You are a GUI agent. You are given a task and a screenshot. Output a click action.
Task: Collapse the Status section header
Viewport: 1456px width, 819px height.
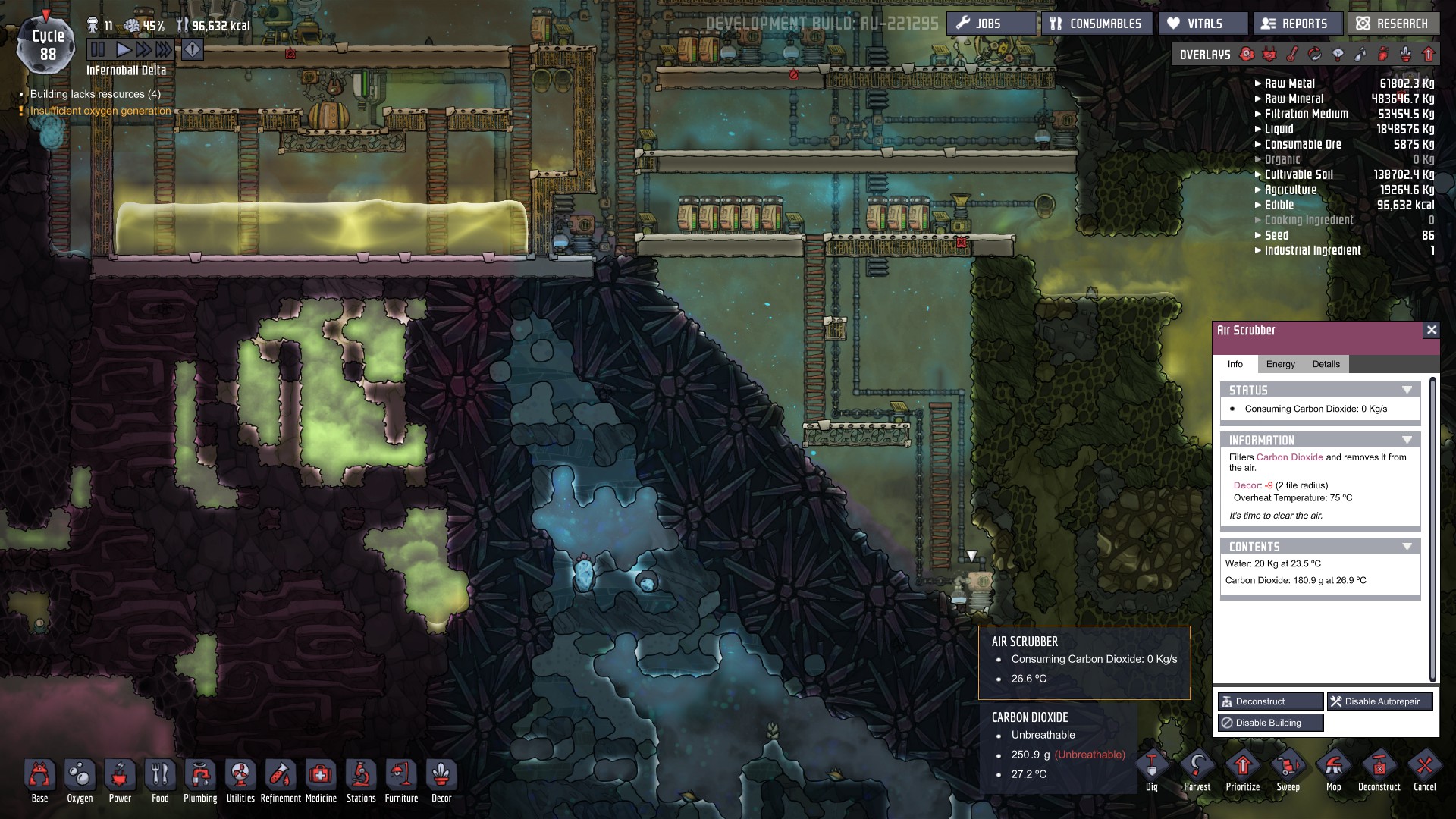pos(1407,390)
